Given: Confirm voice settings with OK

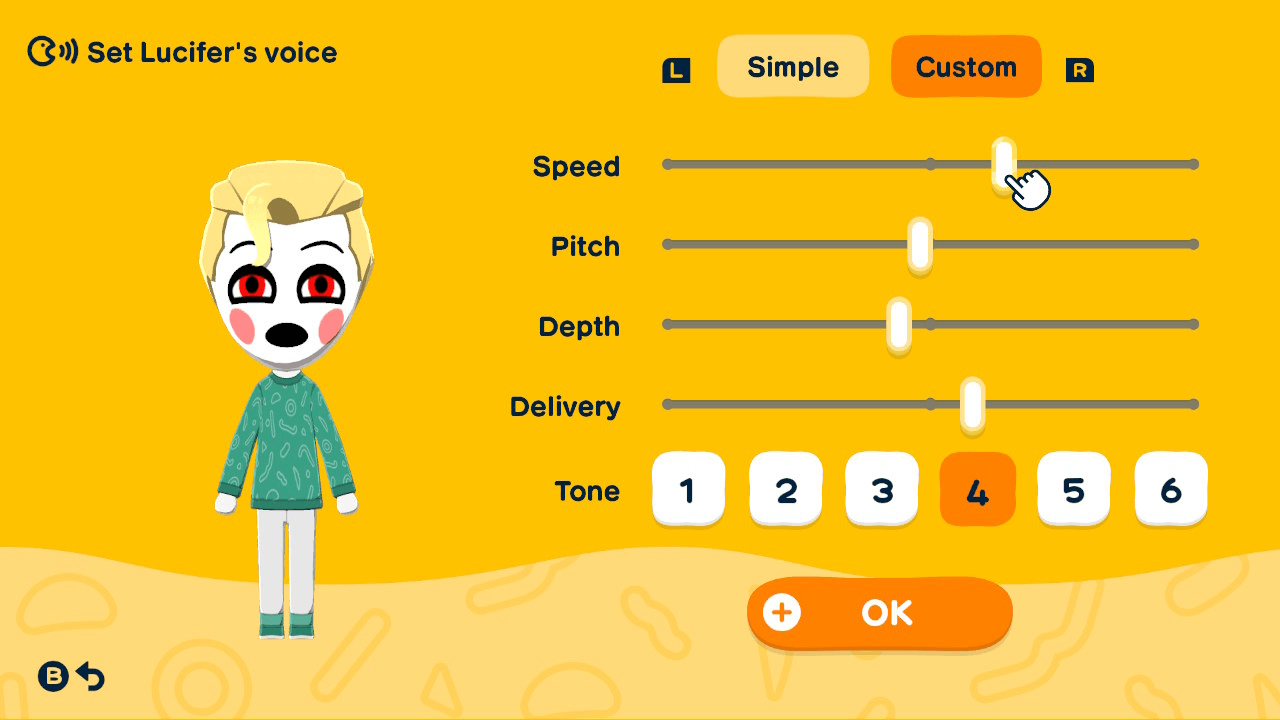Looking at the screenshot, I should [x=880, y=613].
